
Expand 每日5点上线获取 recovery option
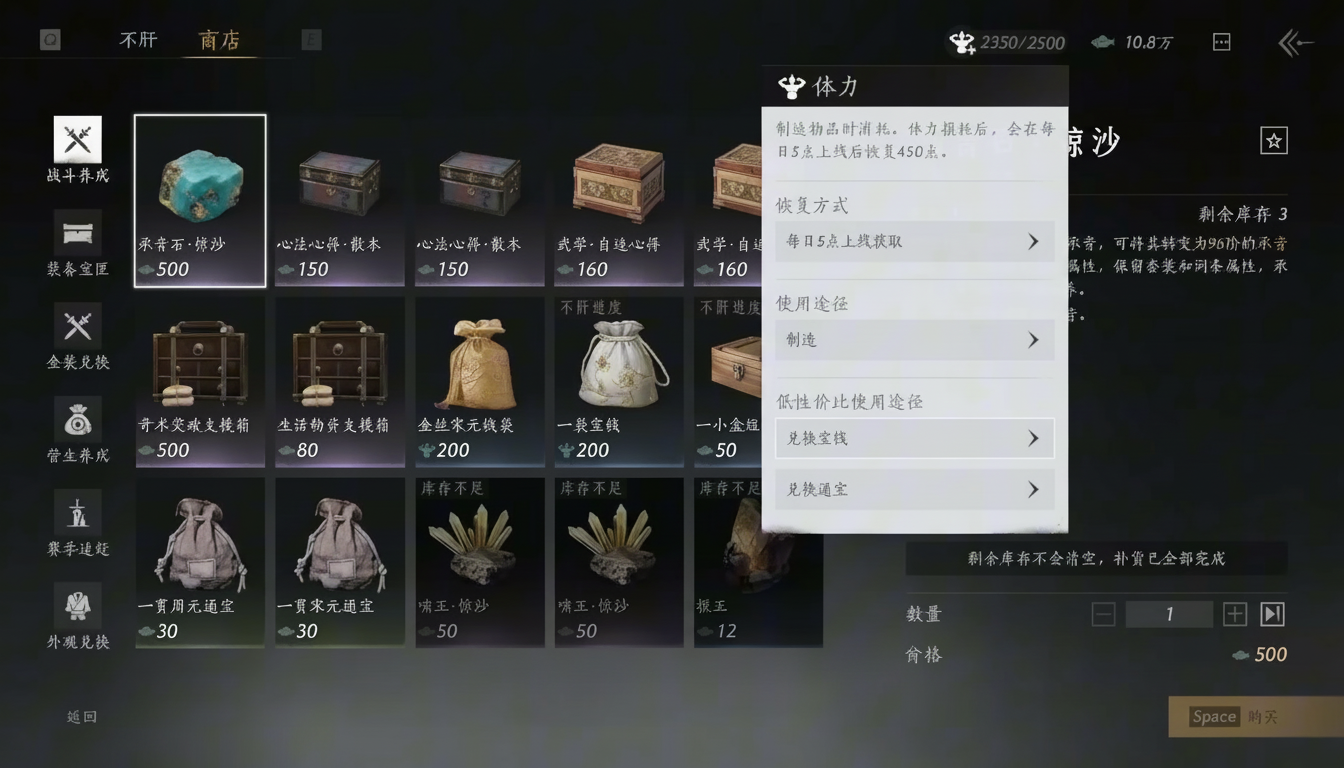(x=914, y=241)
